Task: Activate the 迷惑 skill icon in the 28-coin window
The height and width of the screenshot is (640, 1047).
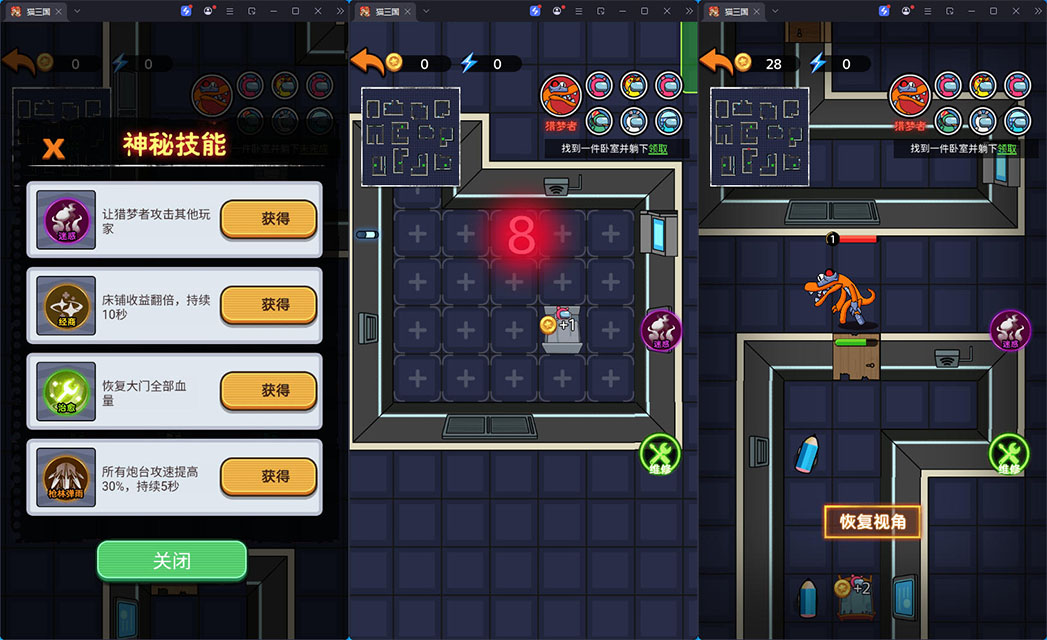Action: coord(1009,331)
